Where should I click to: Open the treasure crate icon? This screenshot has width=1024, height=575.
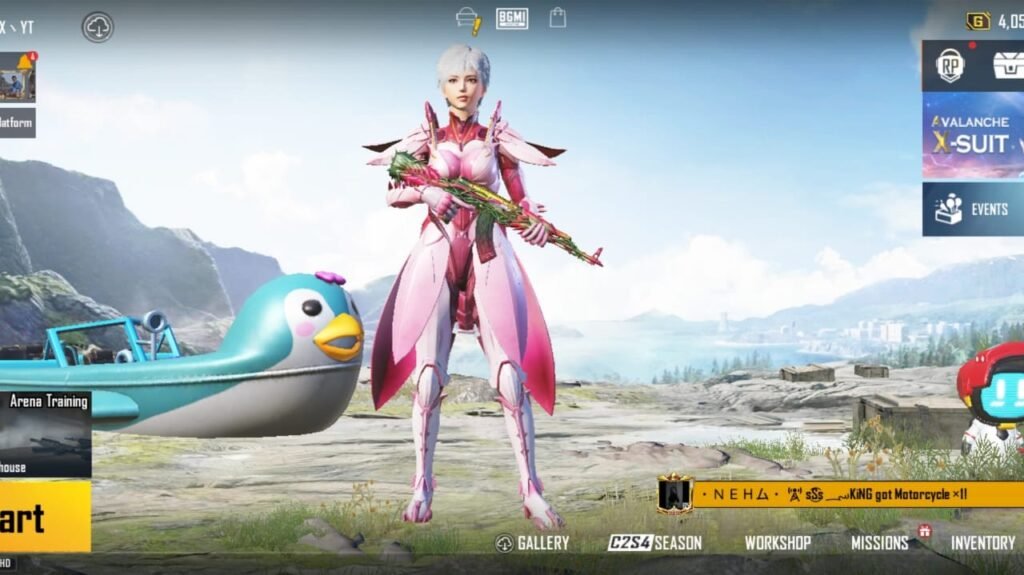[x=1007, y=65]
